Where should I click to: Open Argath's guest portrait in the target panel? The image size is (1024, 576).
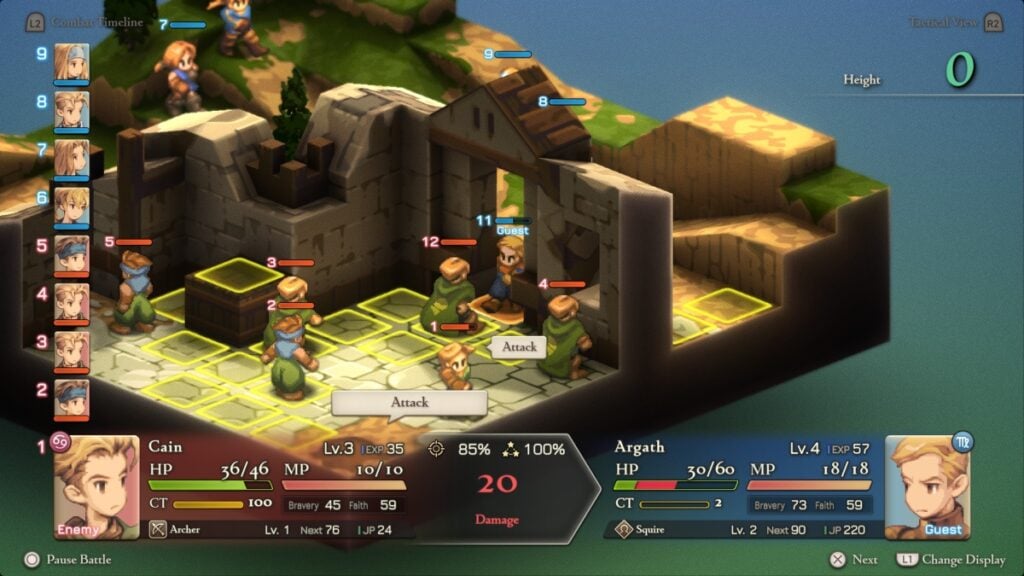(926, 486)
